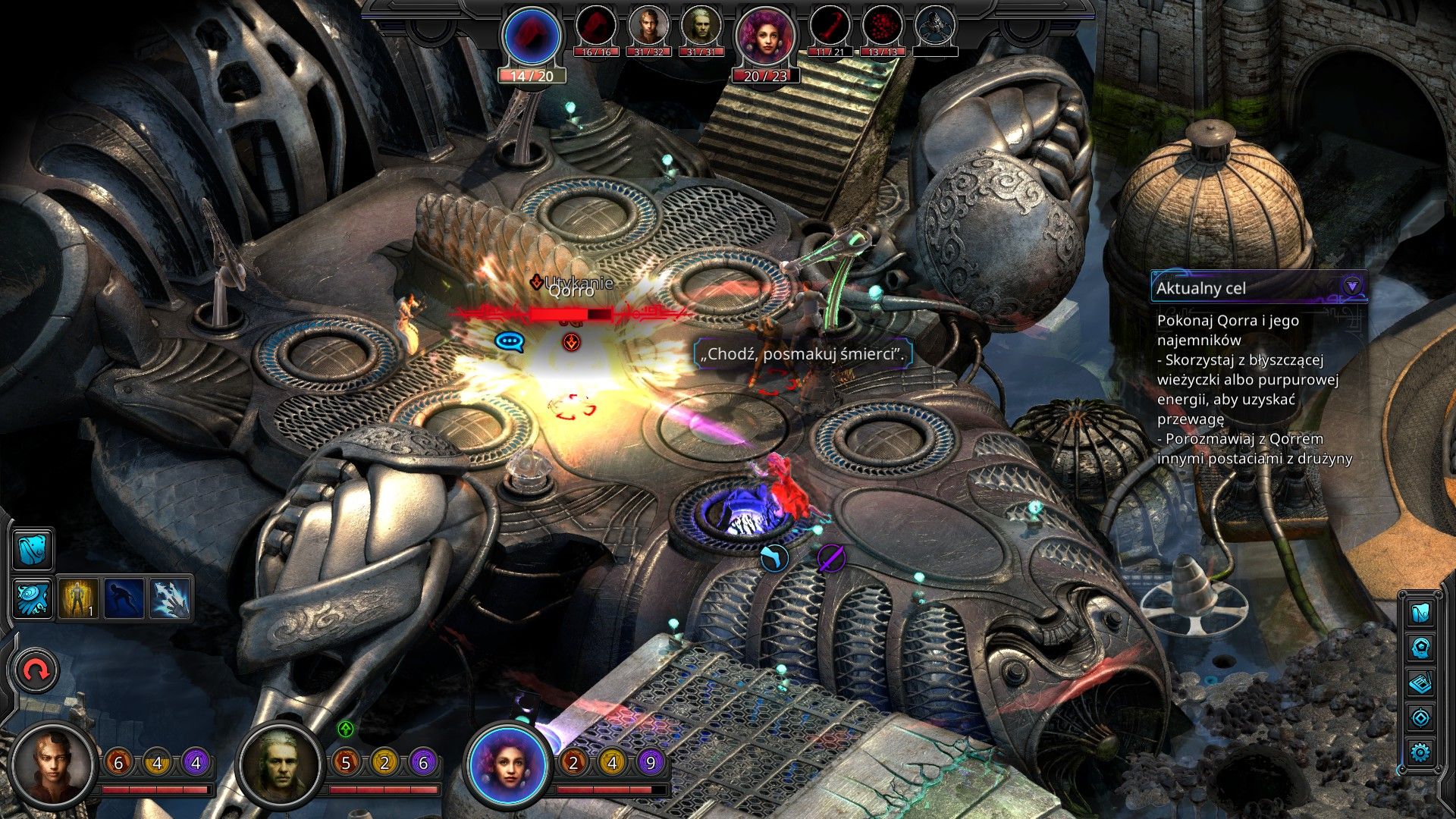The height and width of the screenshot is (819, 1456).
Task: Open the journal book icon
Action: (1420, 682)
